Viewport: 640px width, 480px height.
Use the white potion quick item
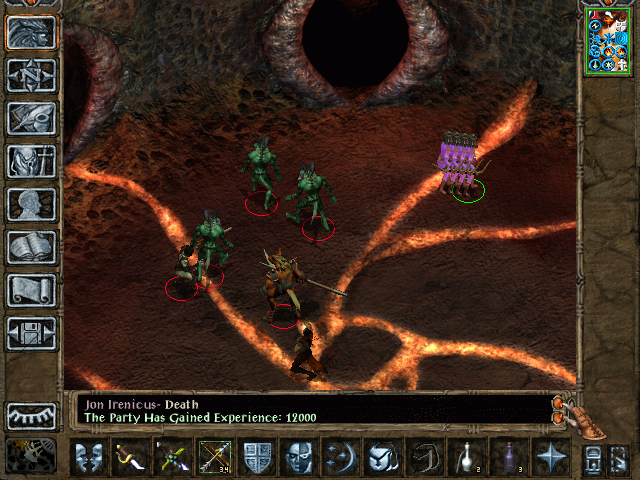467,459
